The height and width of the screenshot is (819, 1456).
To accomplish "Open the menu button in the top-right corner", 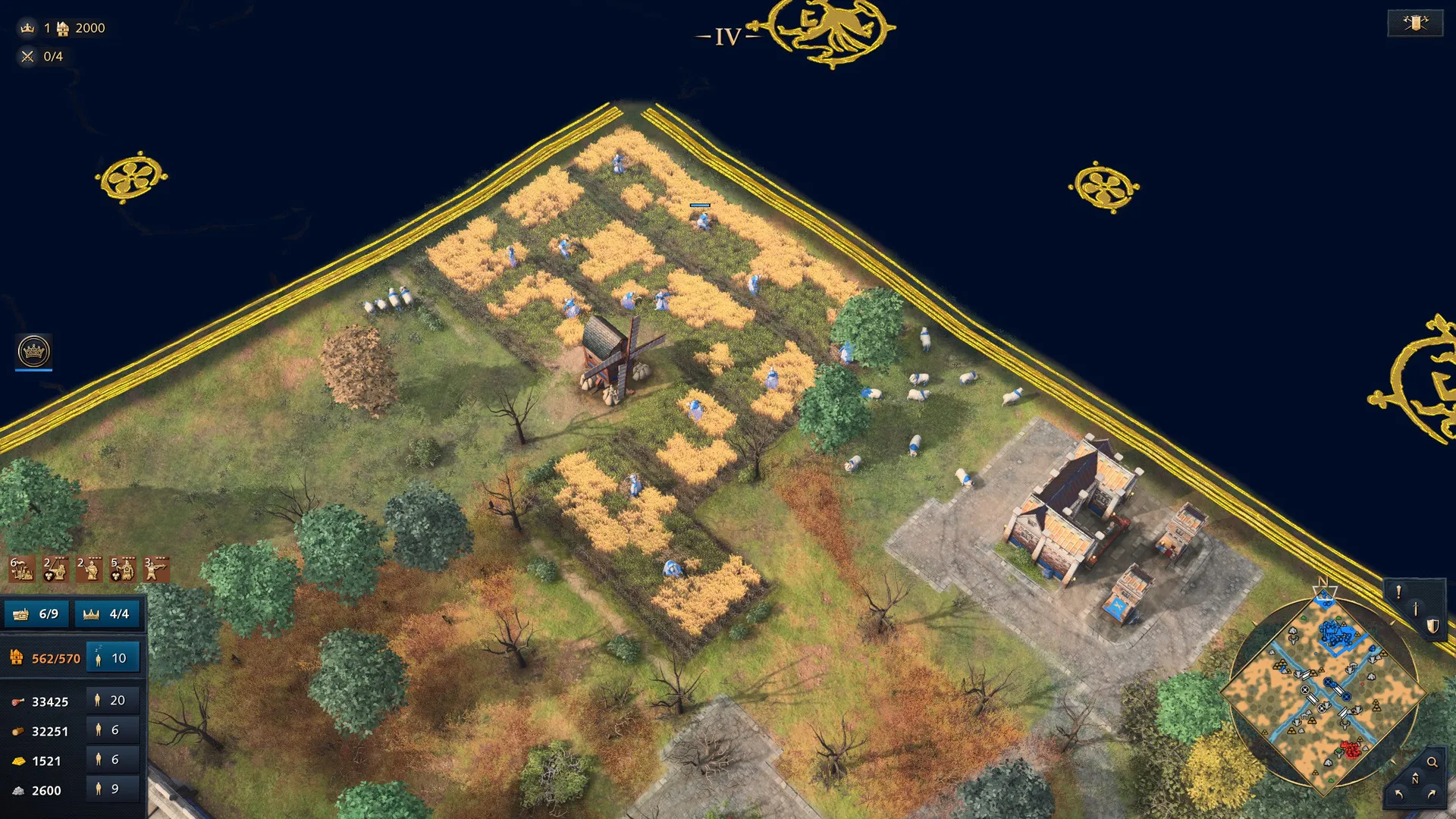I will pos(1415,23).
